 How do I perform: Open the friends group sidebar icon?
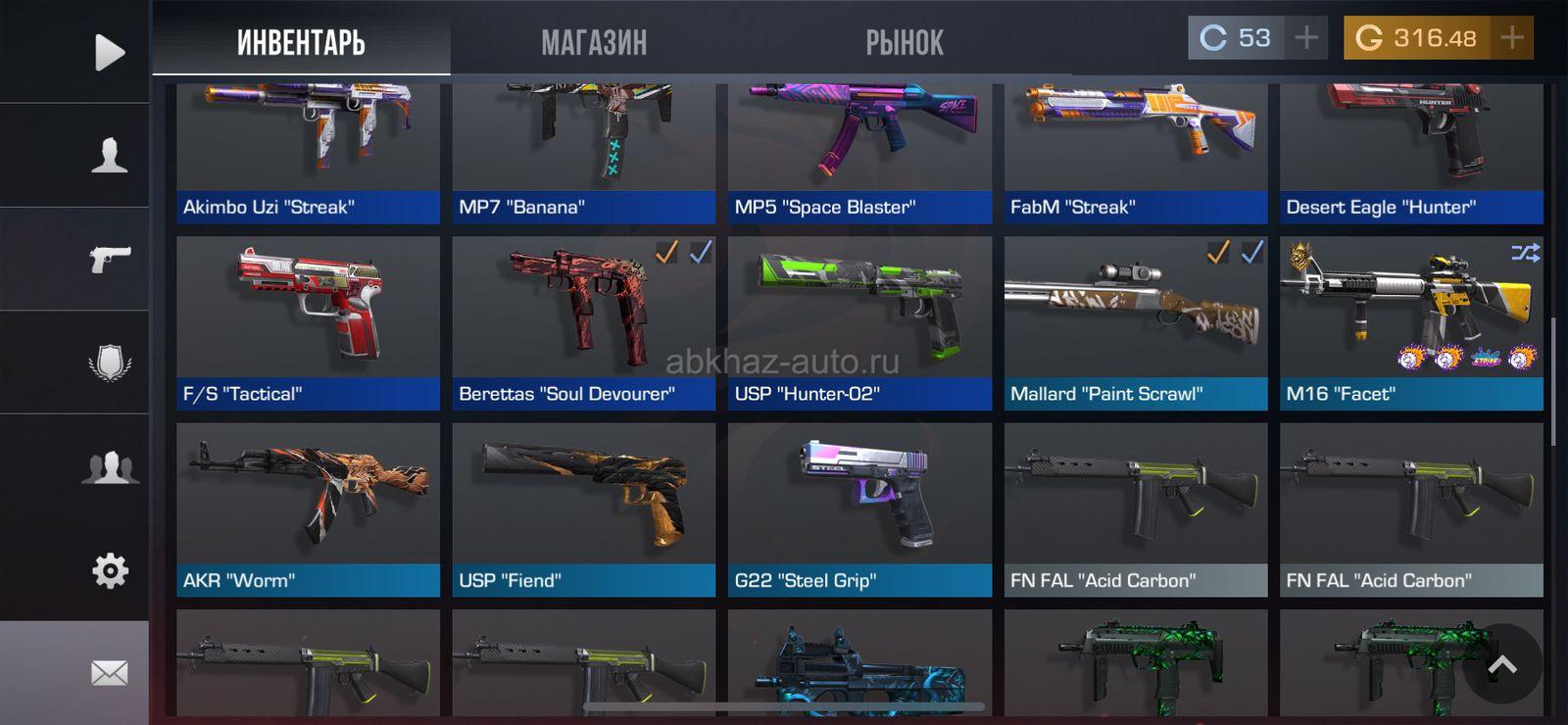(x=109, y=466)
